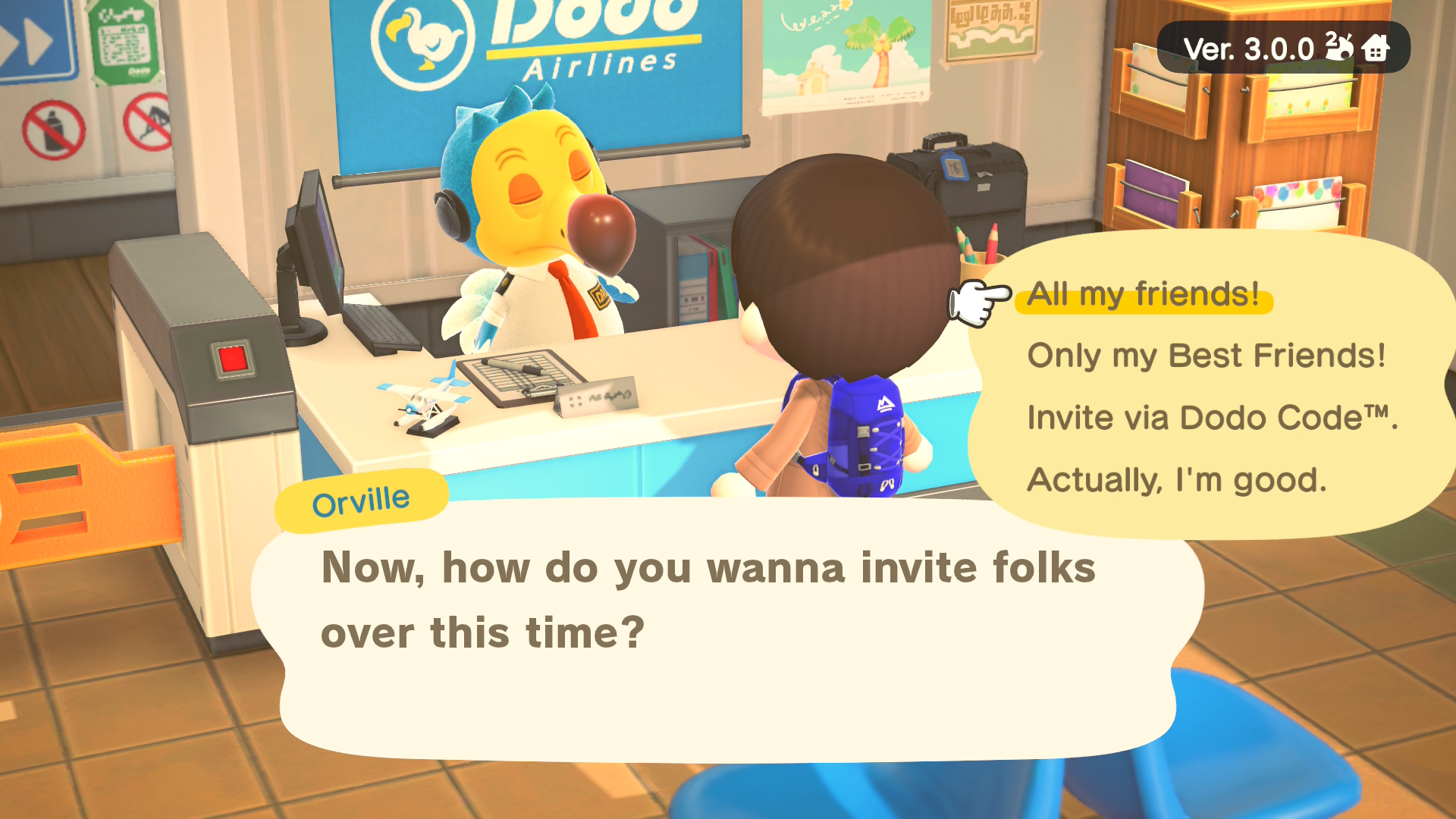Click the Nook leaf icon near version number

(1339, 47)
